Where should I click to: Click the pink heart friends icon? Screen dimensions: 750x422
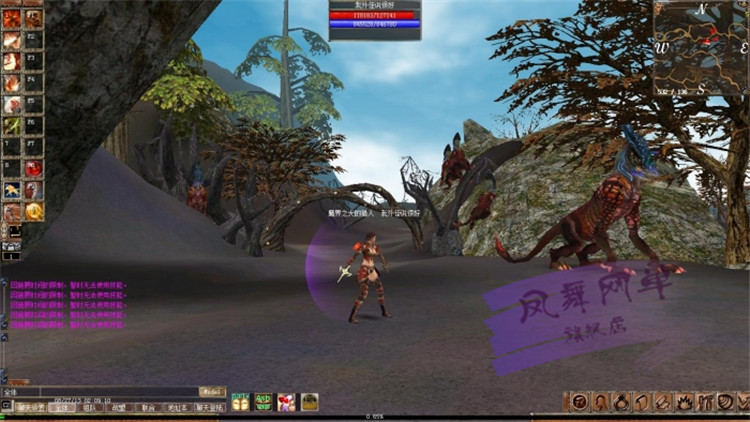pos(286,402)
